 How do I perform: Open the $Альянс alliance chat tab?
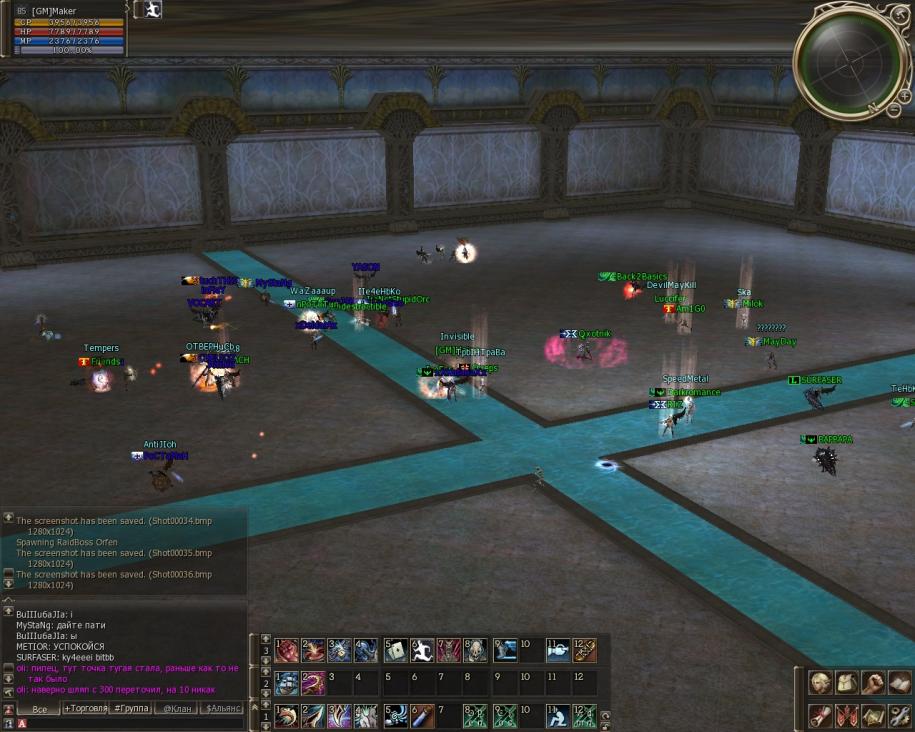(x=221, y=709)
